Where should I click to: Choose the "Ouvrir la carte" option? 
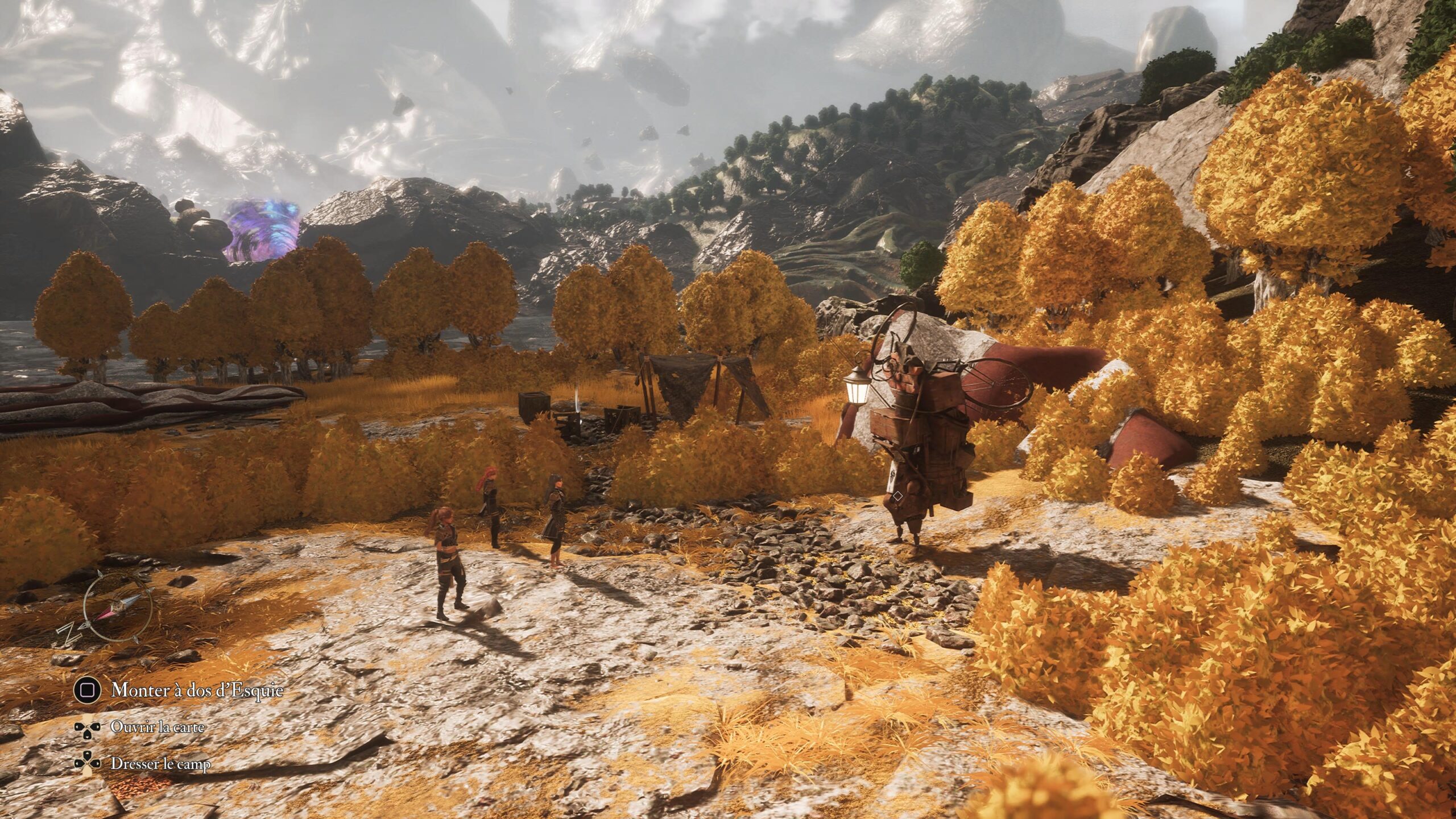pos(157,727)
